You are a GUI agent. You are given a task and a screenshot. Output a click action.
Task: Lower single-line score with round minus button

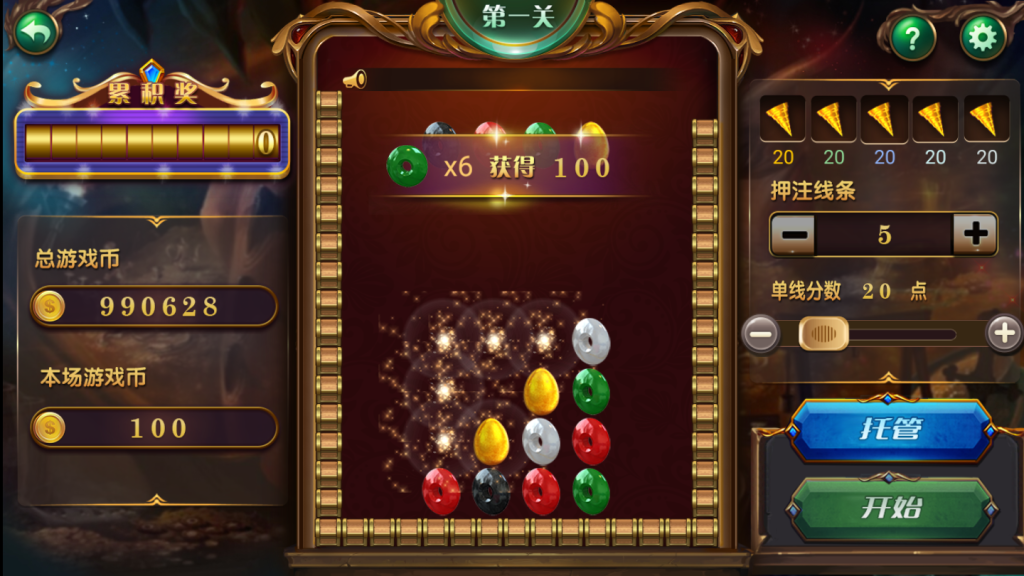click(762, 333)
